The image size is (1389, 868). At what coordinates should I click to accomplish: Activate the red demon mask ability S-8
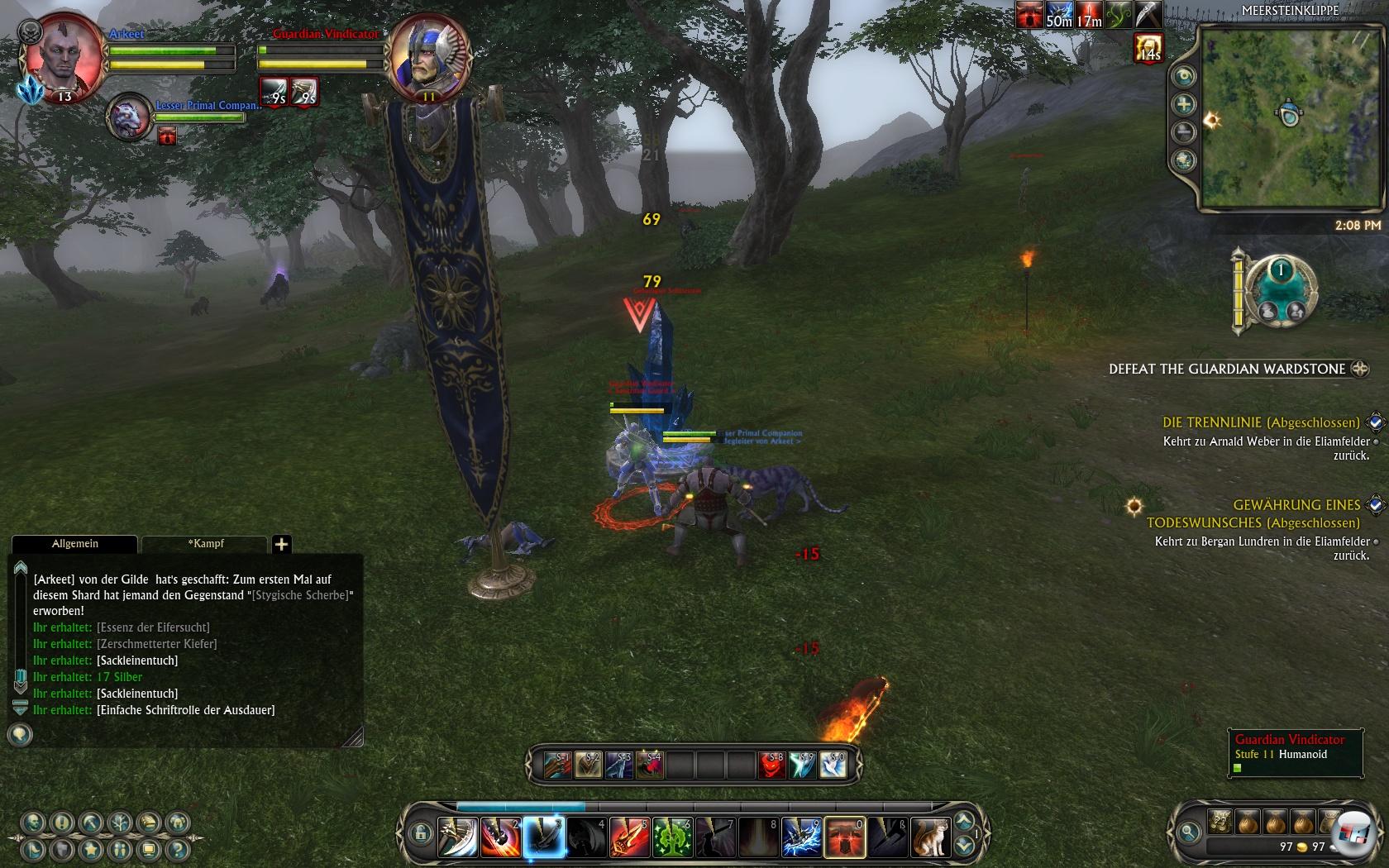tap(772, 765)
